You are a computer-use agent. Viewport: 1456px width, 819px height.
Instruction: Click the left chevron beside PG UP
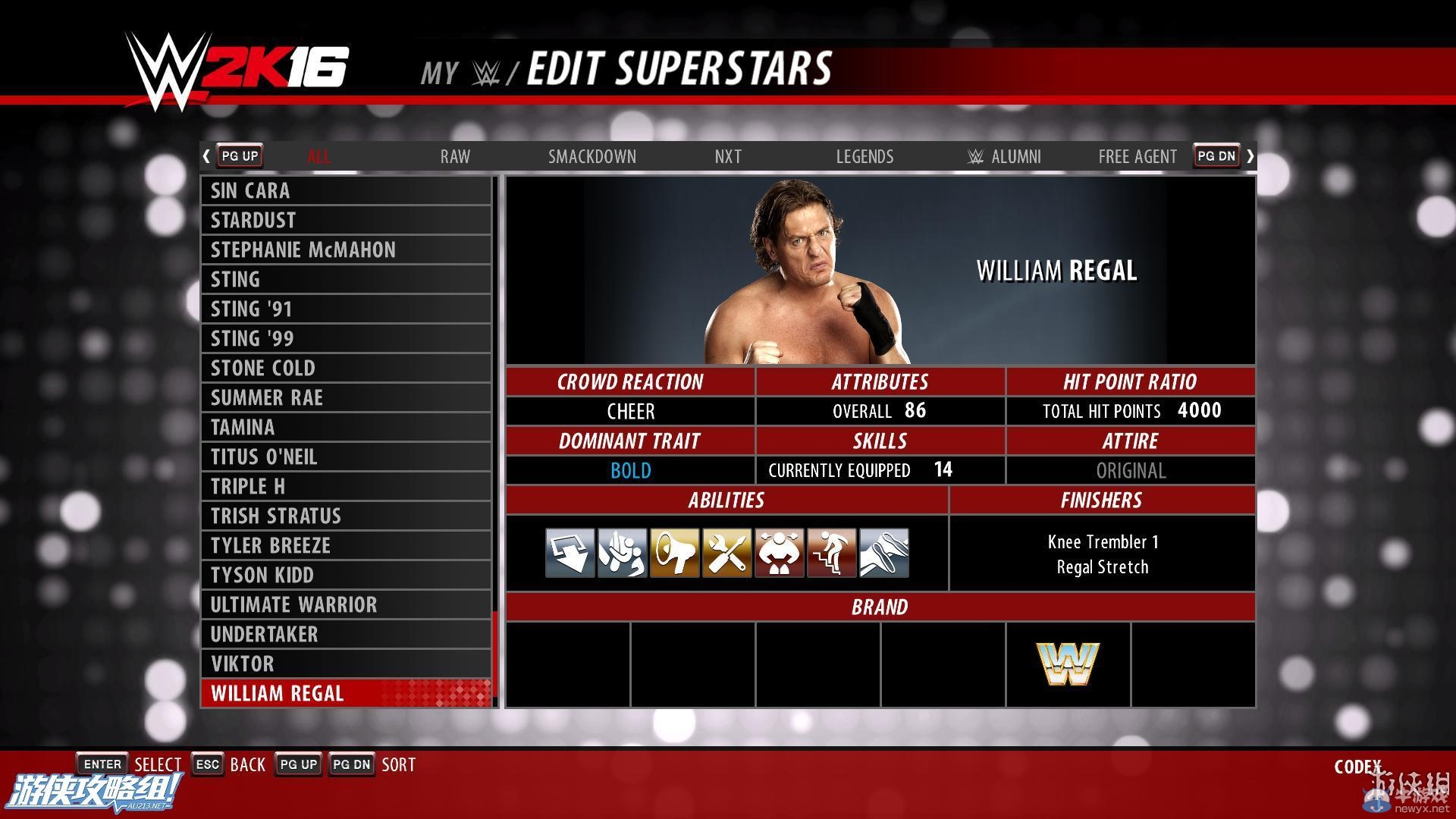click(x=206, y=155)
